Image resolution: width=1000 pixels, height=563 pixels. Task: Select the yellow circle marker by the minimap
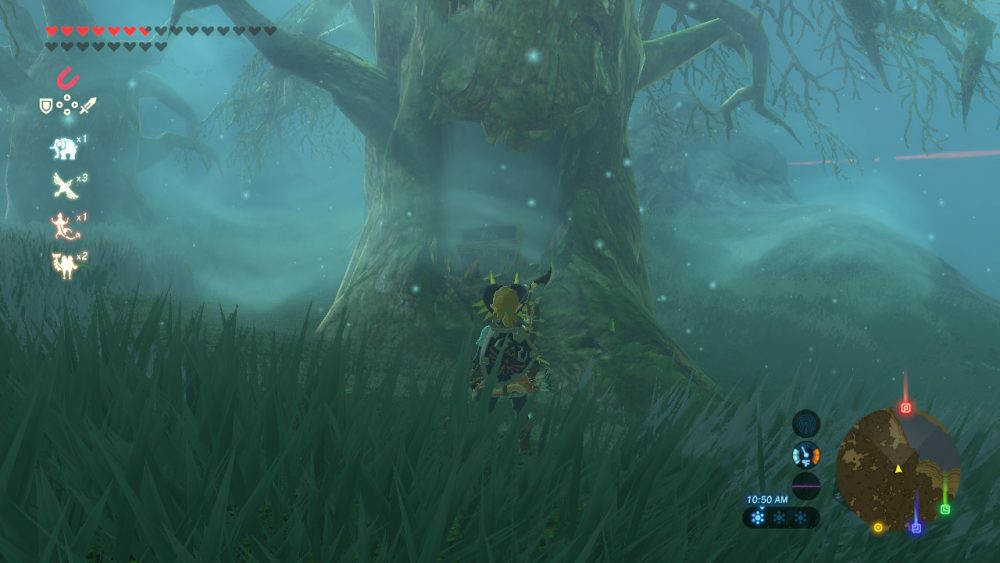click(x=878, y=527)
